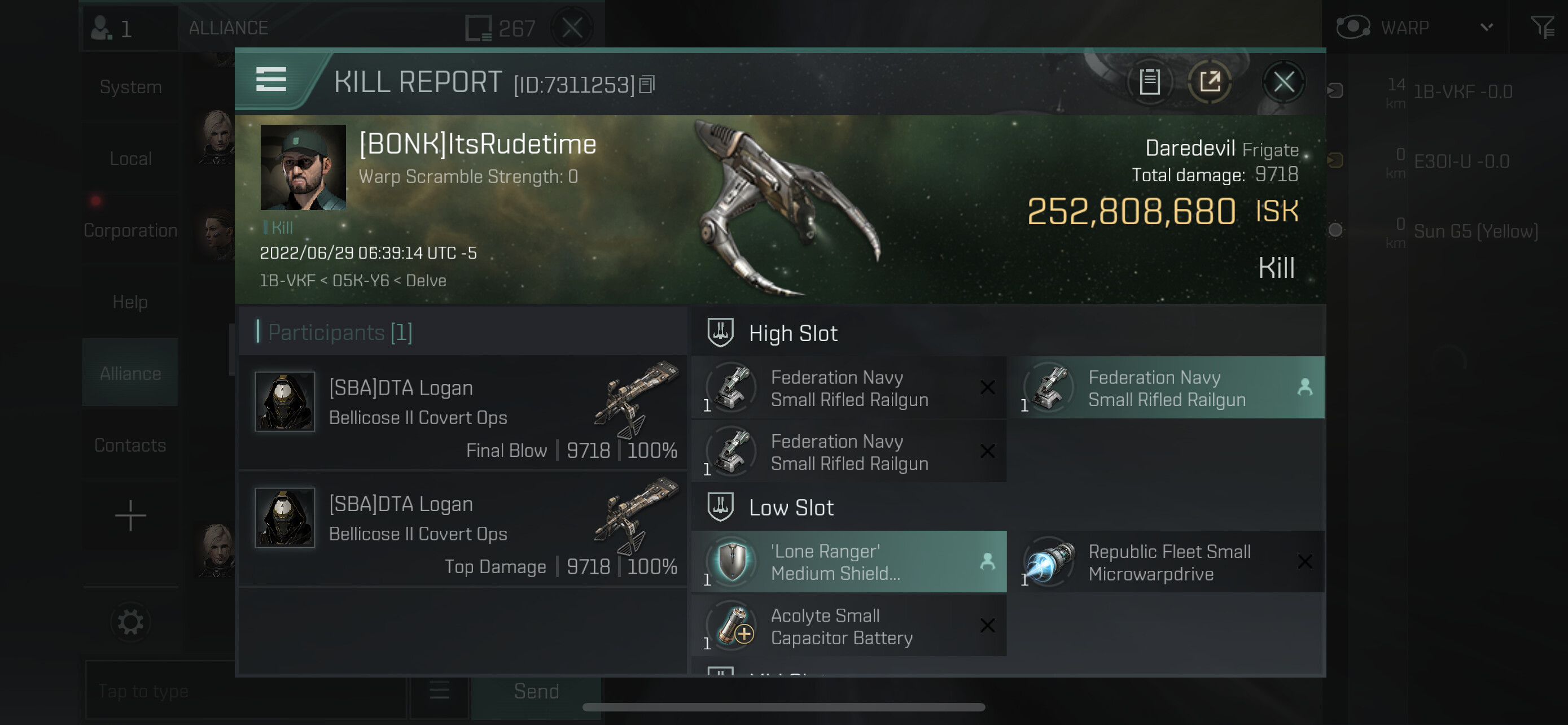Open chat settings gear
This screenshot has width=1568, height=725.
click(x=130, y=622)
